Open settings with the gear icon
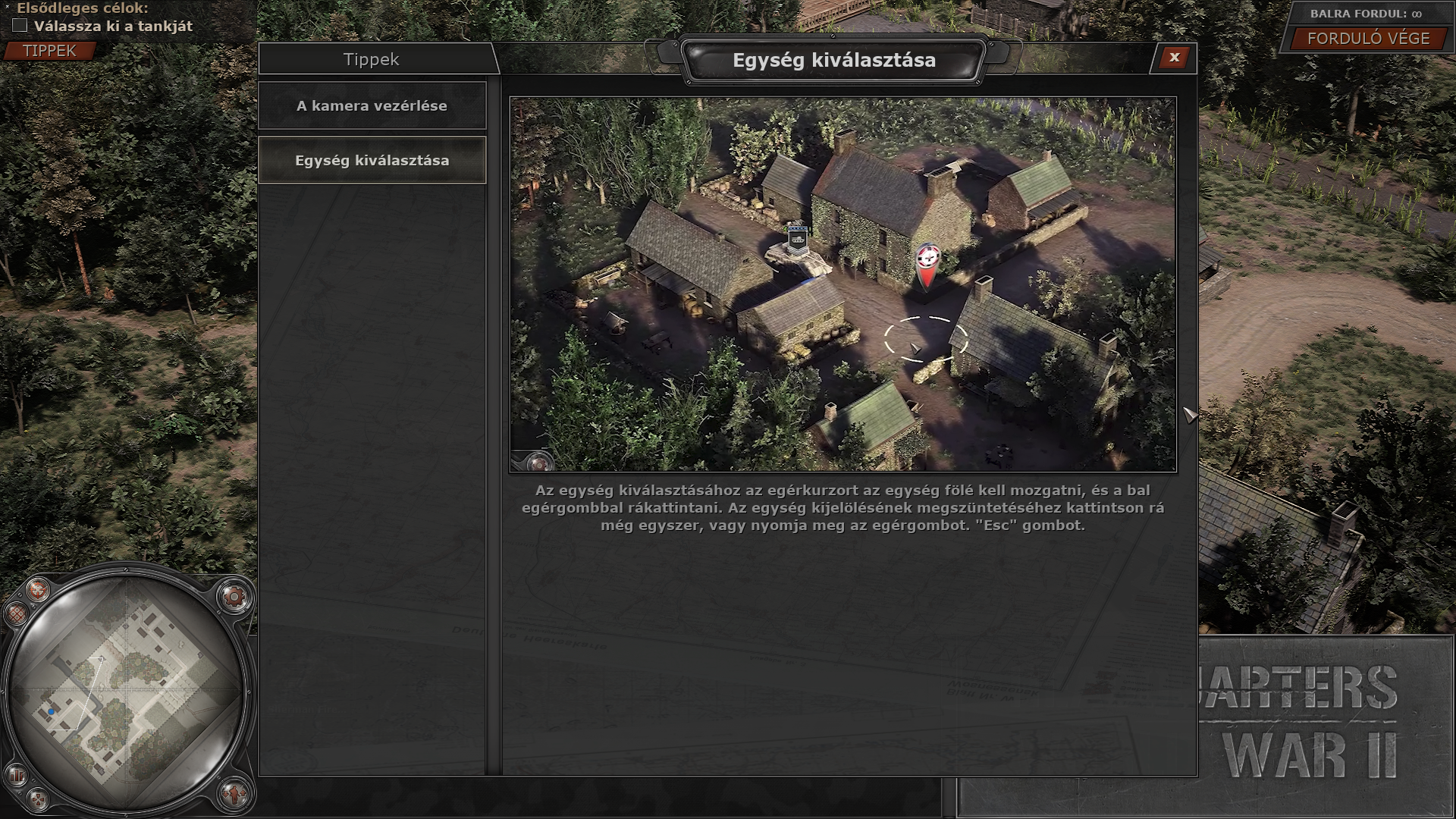1456x819 pixels. coord(234,598)
